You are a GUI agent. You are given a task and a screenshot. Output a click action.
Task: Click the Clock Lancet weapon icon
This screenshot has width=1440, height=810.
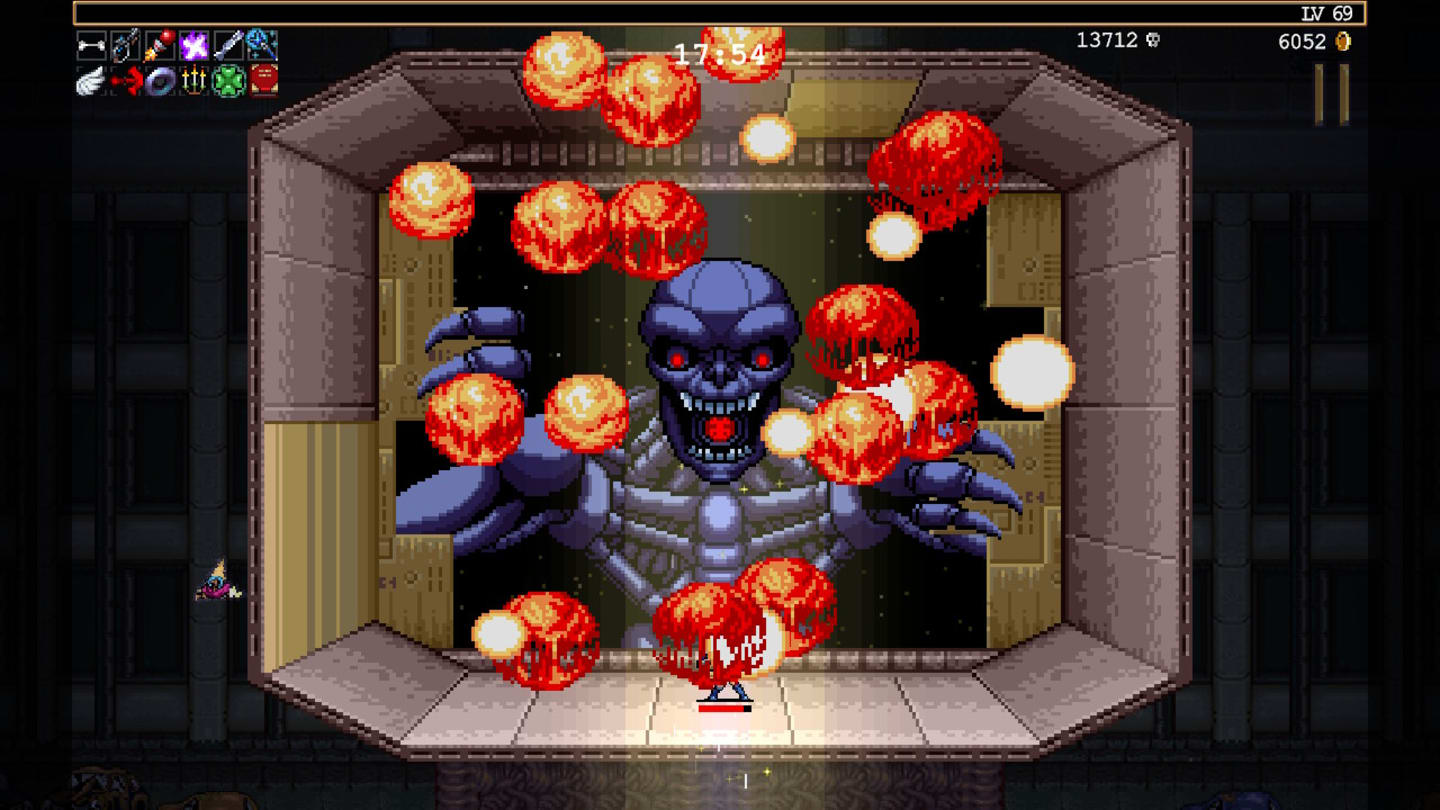pyautogui.click(x=260, y=45)
